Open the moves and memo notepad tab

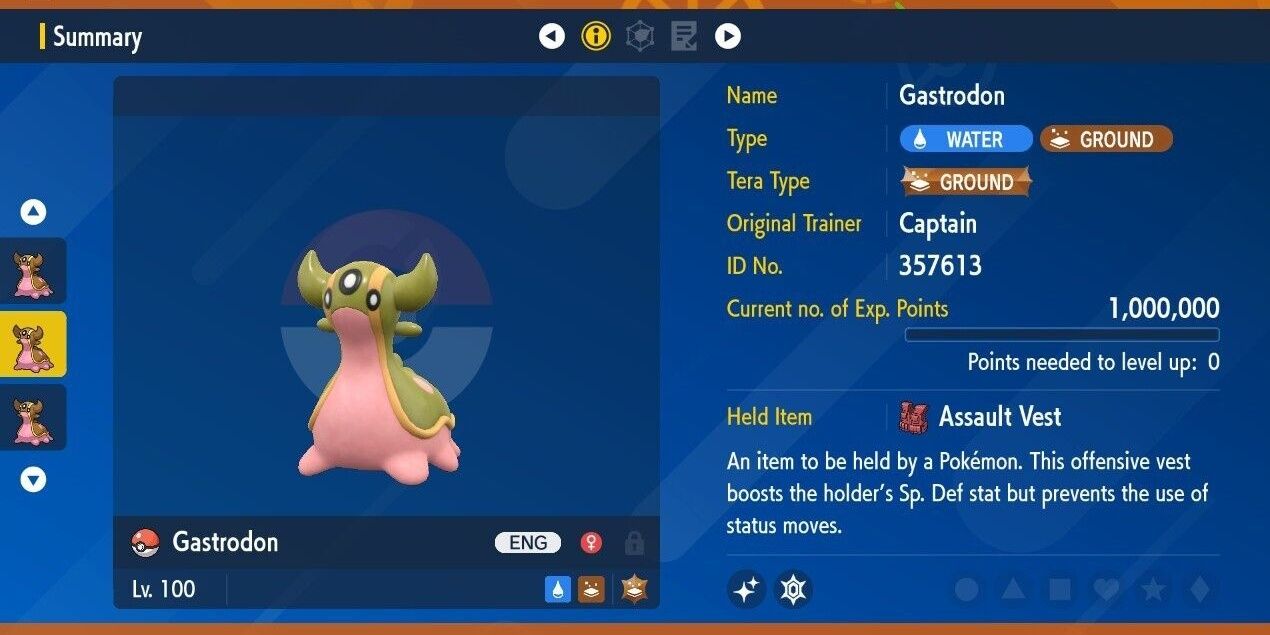[x=684, y=37]
